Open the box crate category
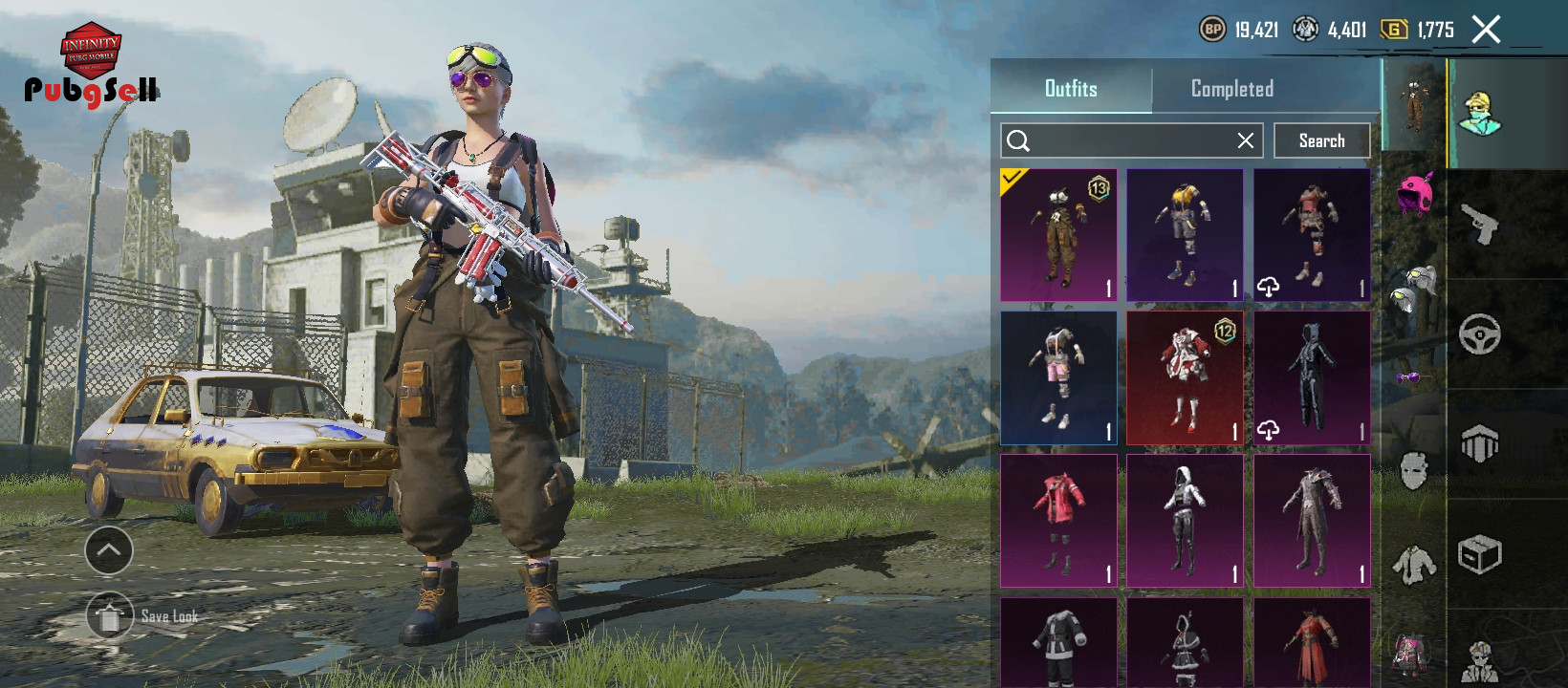Screen dimensions: 1568x688 pyautogui.click(x=1479, y=554)
